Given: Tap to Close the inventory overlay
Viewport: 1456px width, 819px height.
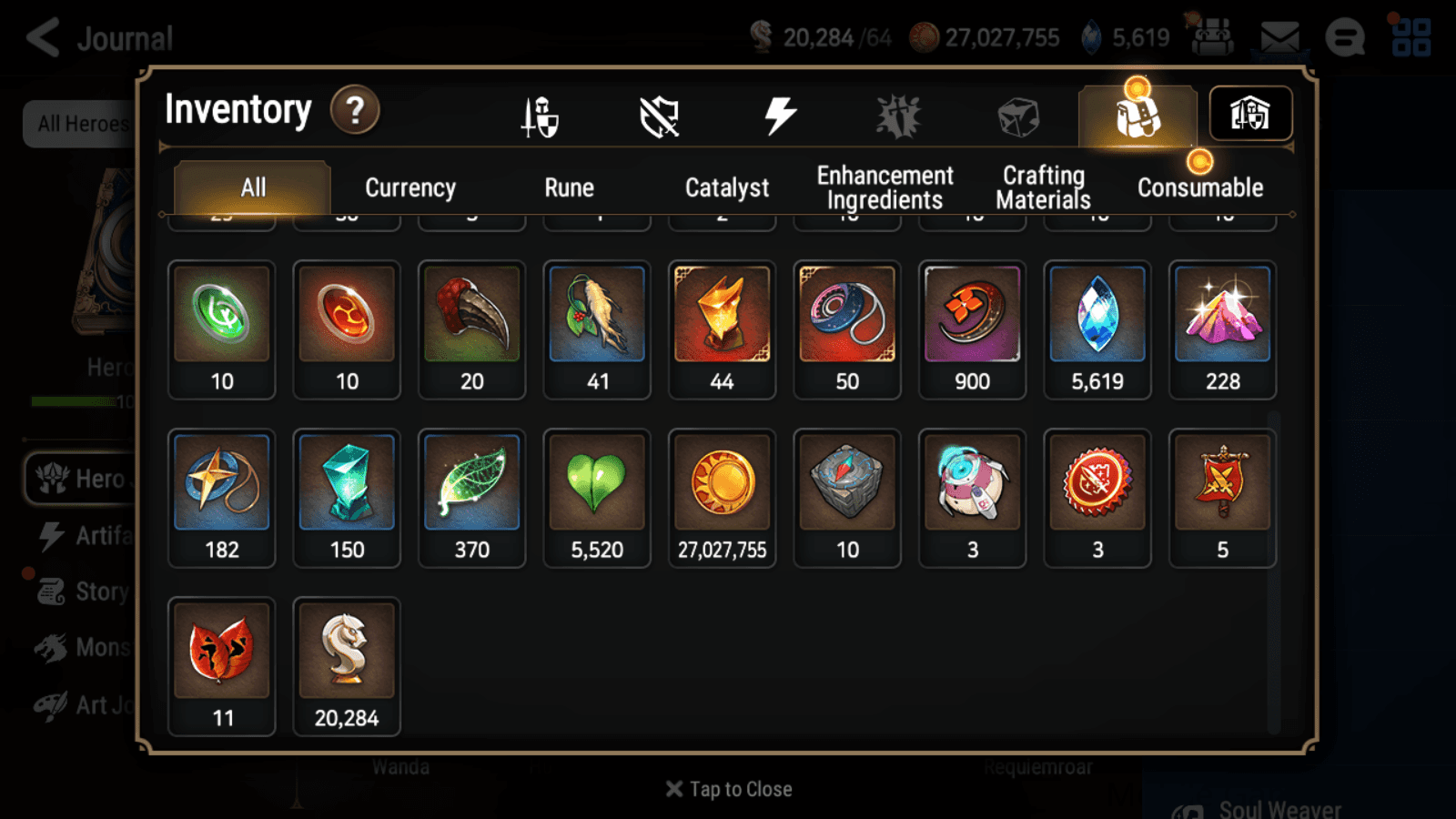Looking at the screenshot, I should (x=727, y=788).
